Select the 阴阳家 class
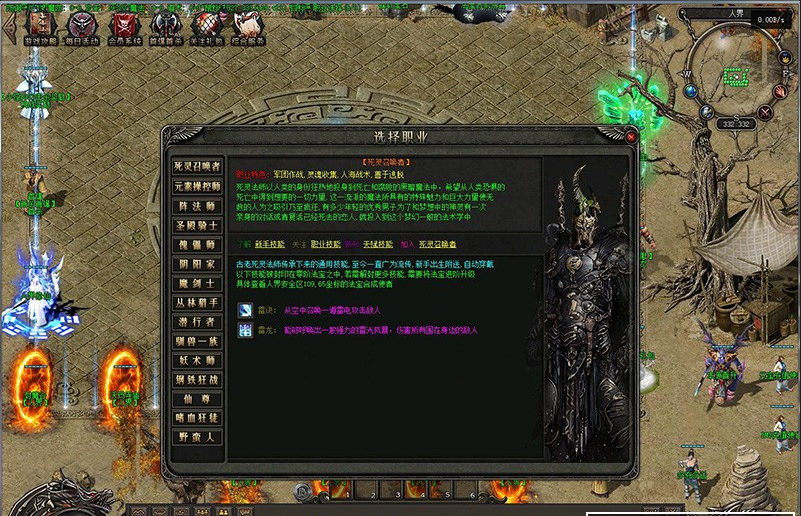801x516 pixels. click(x=196, y=264)
